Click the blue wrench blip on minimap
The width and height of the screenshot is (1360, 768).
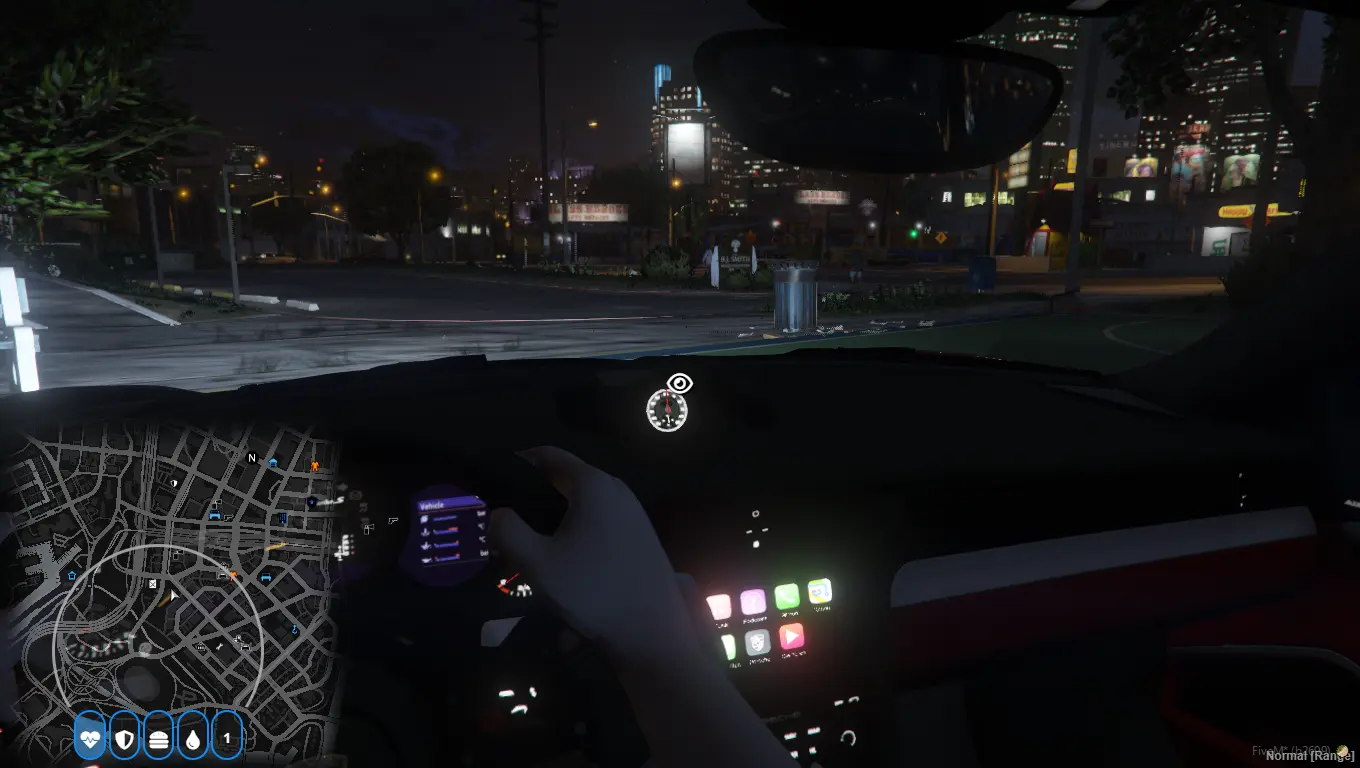[x=296, y=630]
